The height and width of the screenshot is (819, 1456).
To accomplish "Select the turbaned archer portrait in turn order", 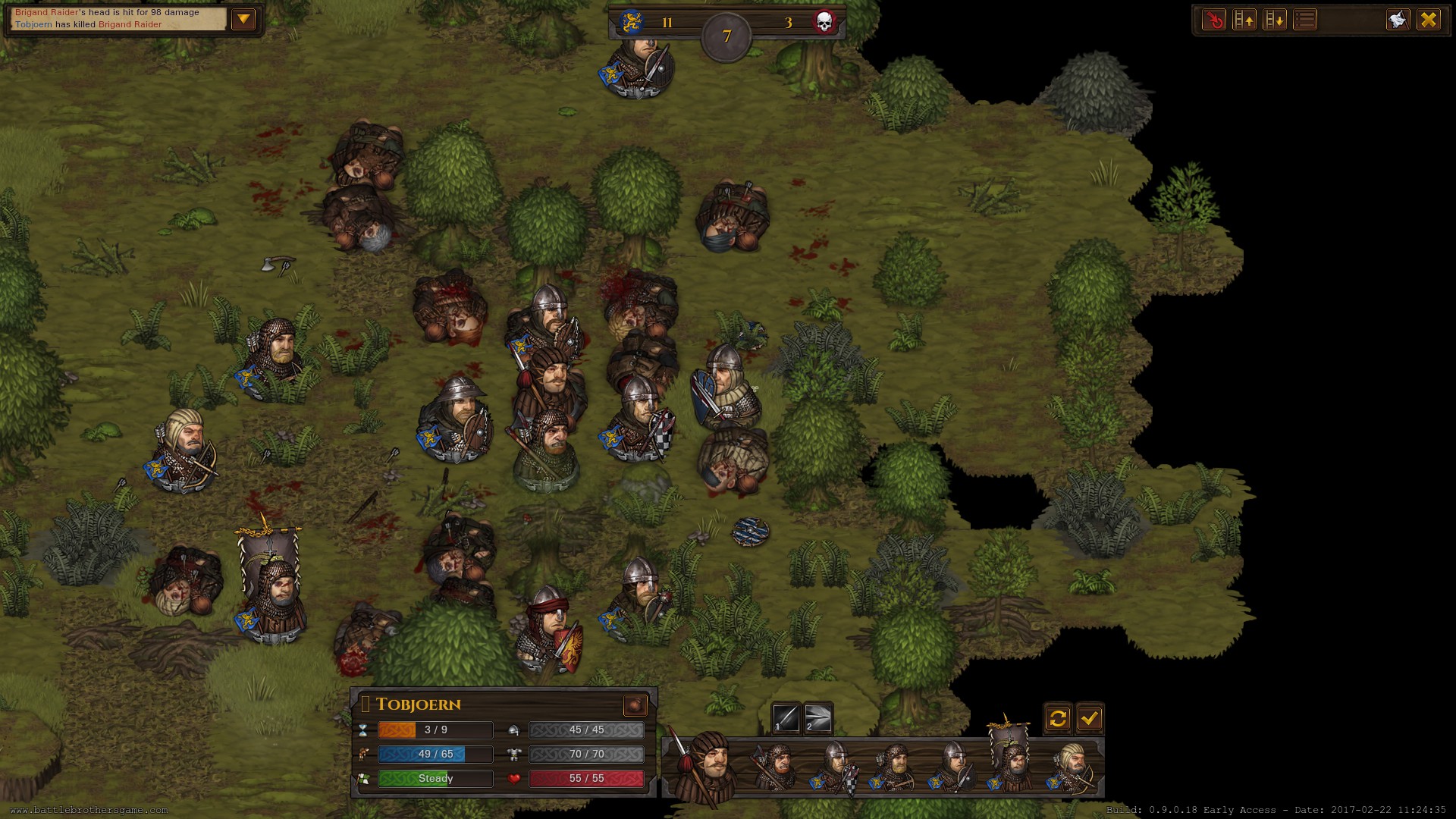I will [x=1073, y=767].
